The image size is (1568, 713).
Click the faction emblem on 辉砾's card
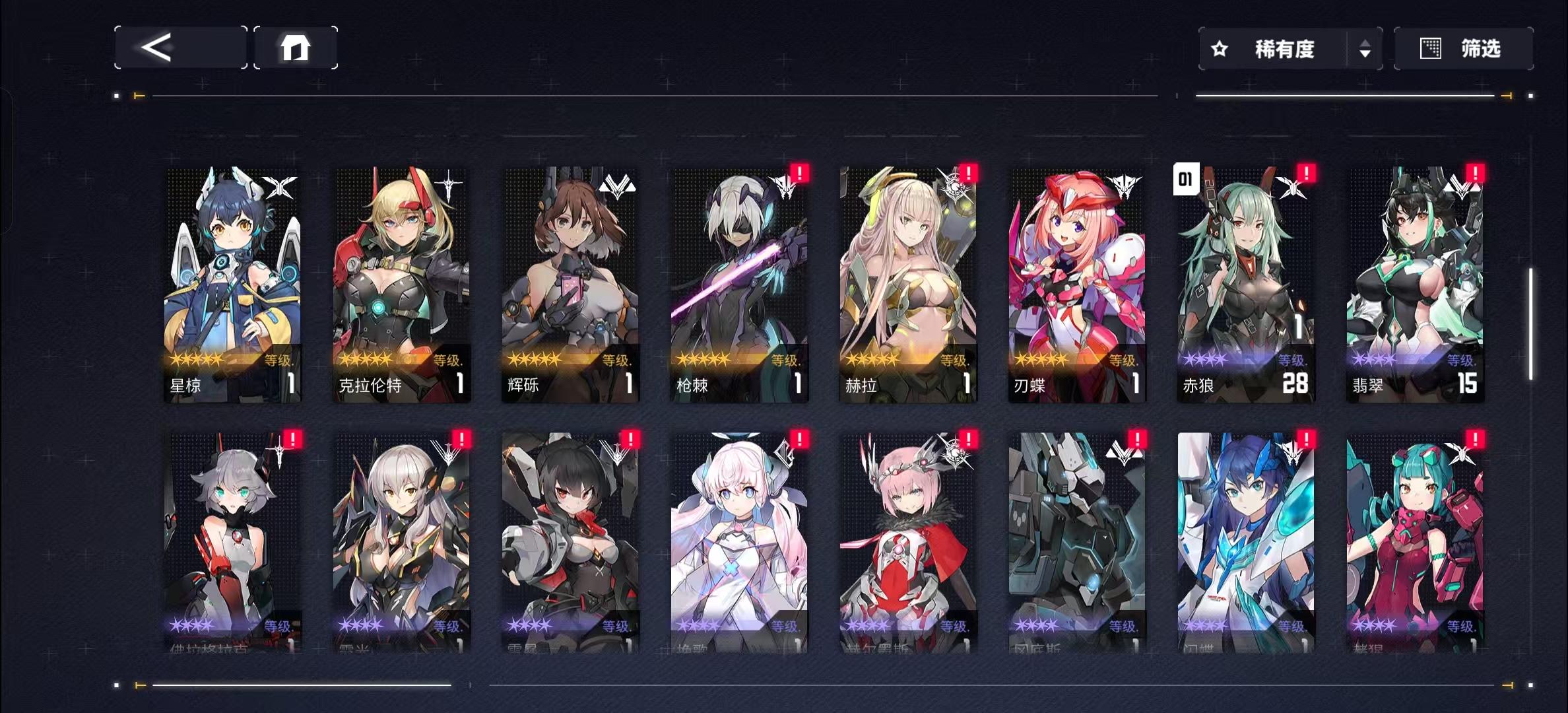(x=619, y=186)
